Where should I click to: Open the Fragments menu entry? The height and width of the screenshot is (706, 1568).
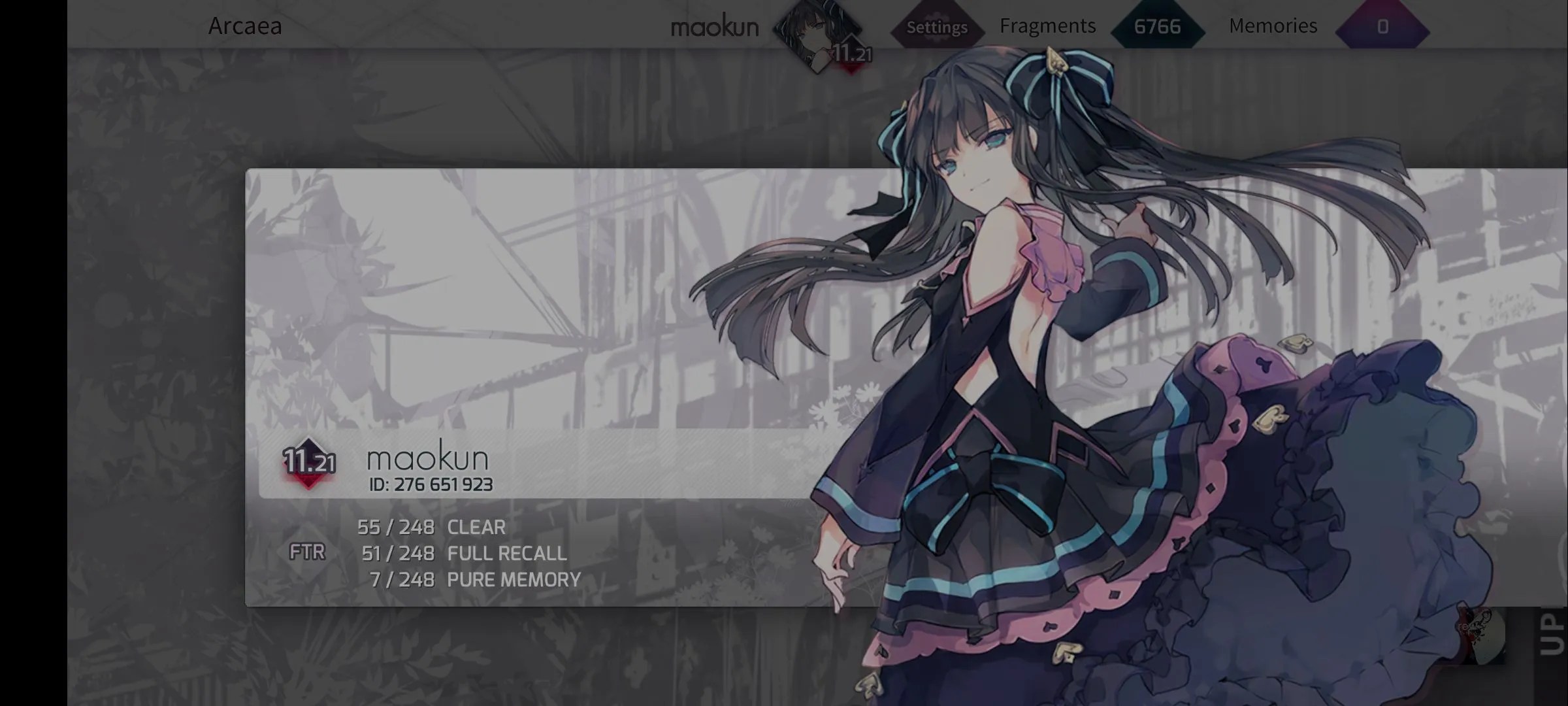pos(1047,26)
